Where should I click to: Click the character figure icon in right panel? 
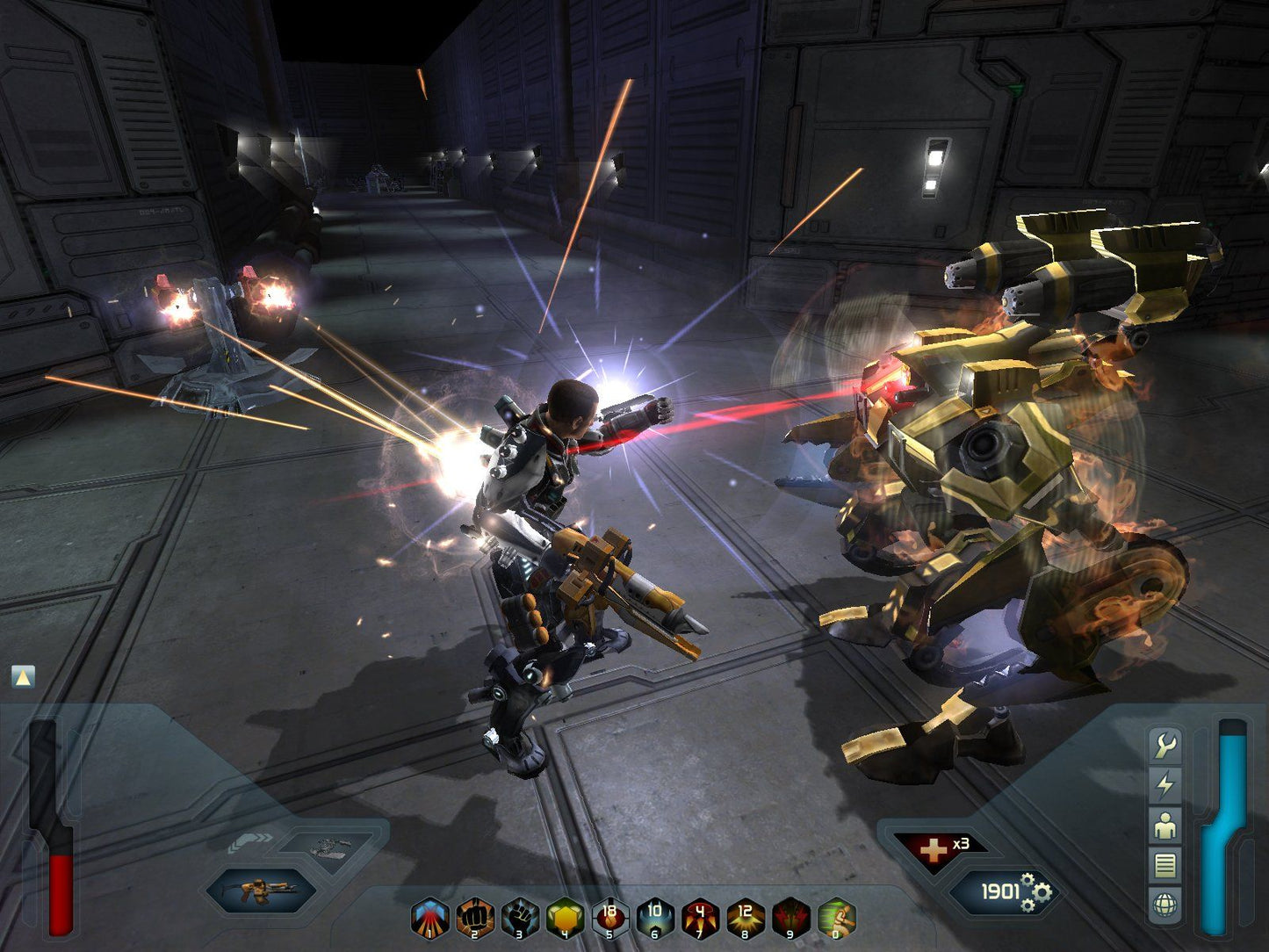1165,826
